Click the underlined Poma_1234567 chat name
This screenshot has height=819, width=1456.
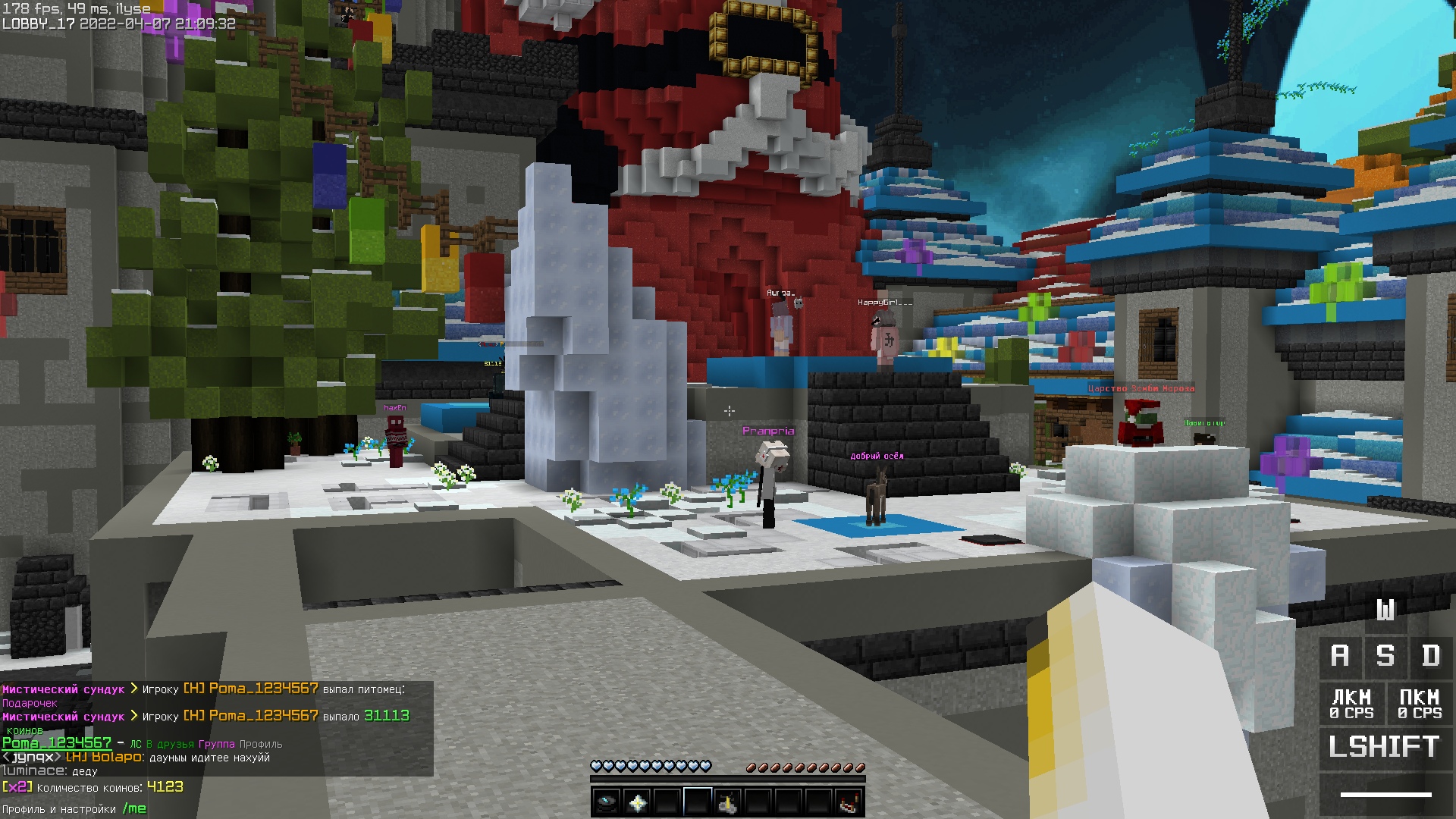coord(57,743)
